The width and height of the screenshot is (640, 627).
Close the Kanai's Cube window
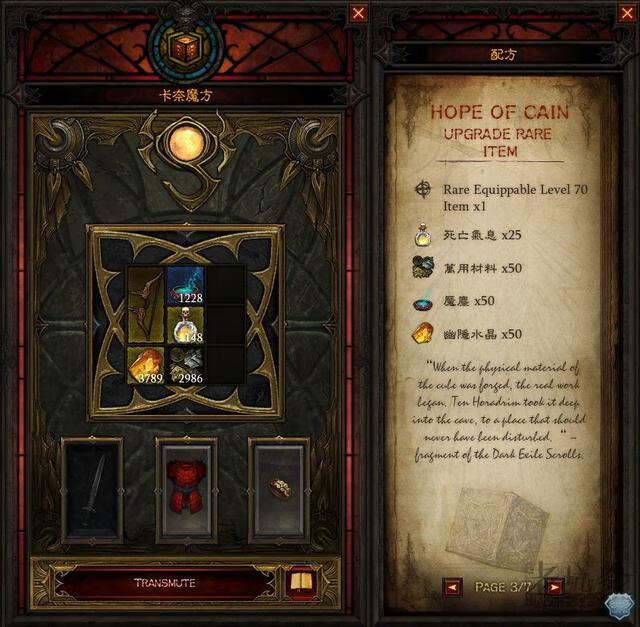[x=358, y=13]
